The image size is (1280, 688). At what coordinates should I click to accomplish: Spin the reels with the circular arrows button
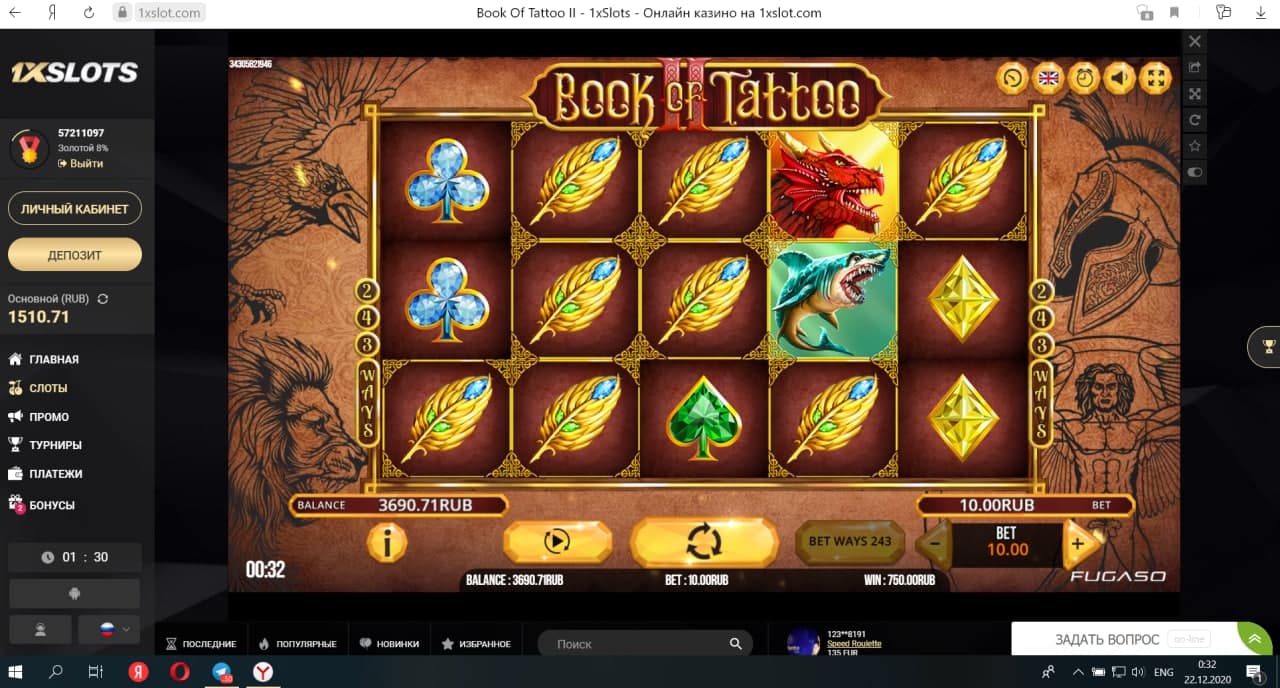coord(704,542)
